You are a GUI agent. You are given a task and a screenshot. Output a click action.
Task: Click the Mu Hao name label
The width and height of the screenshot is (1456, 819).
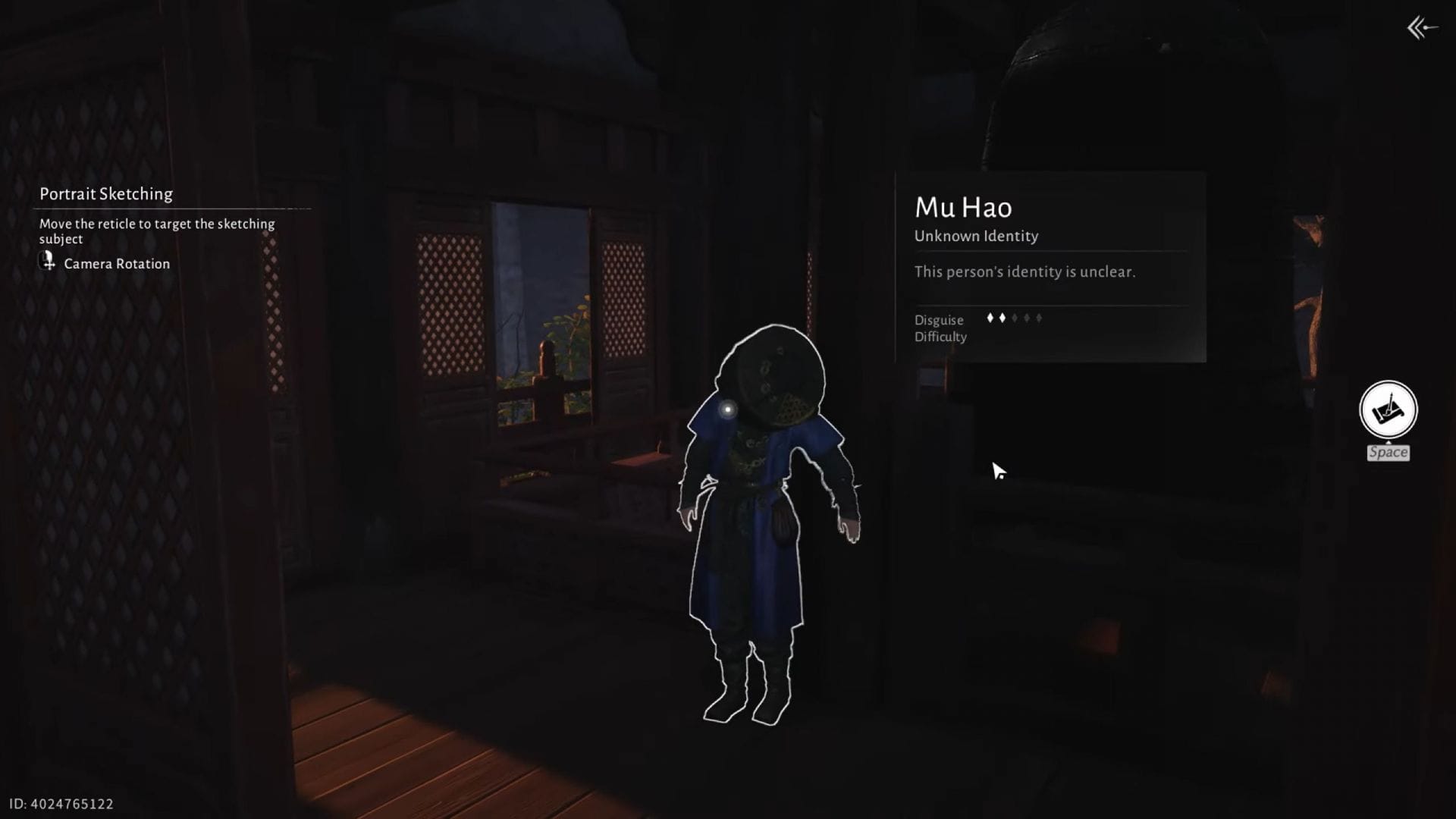pos(962,206)
